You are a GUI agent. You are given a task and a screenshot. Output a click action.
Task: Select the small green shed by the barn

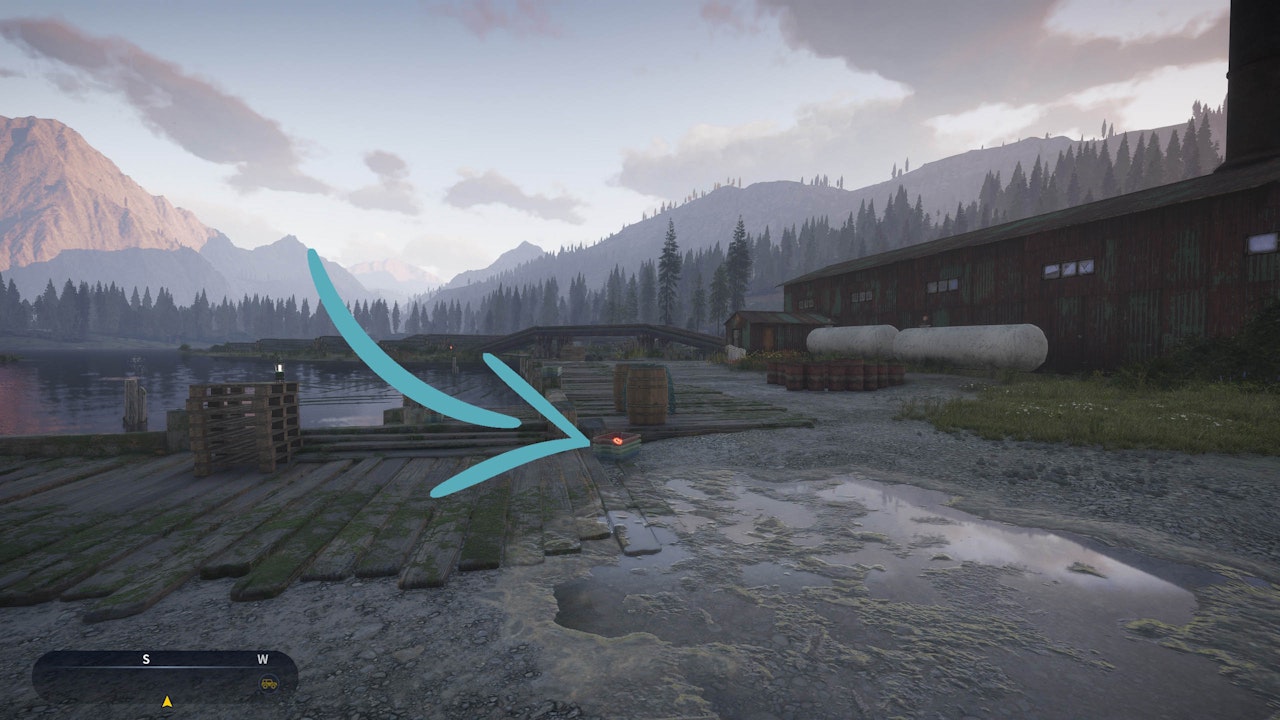(x=755, y=330)
